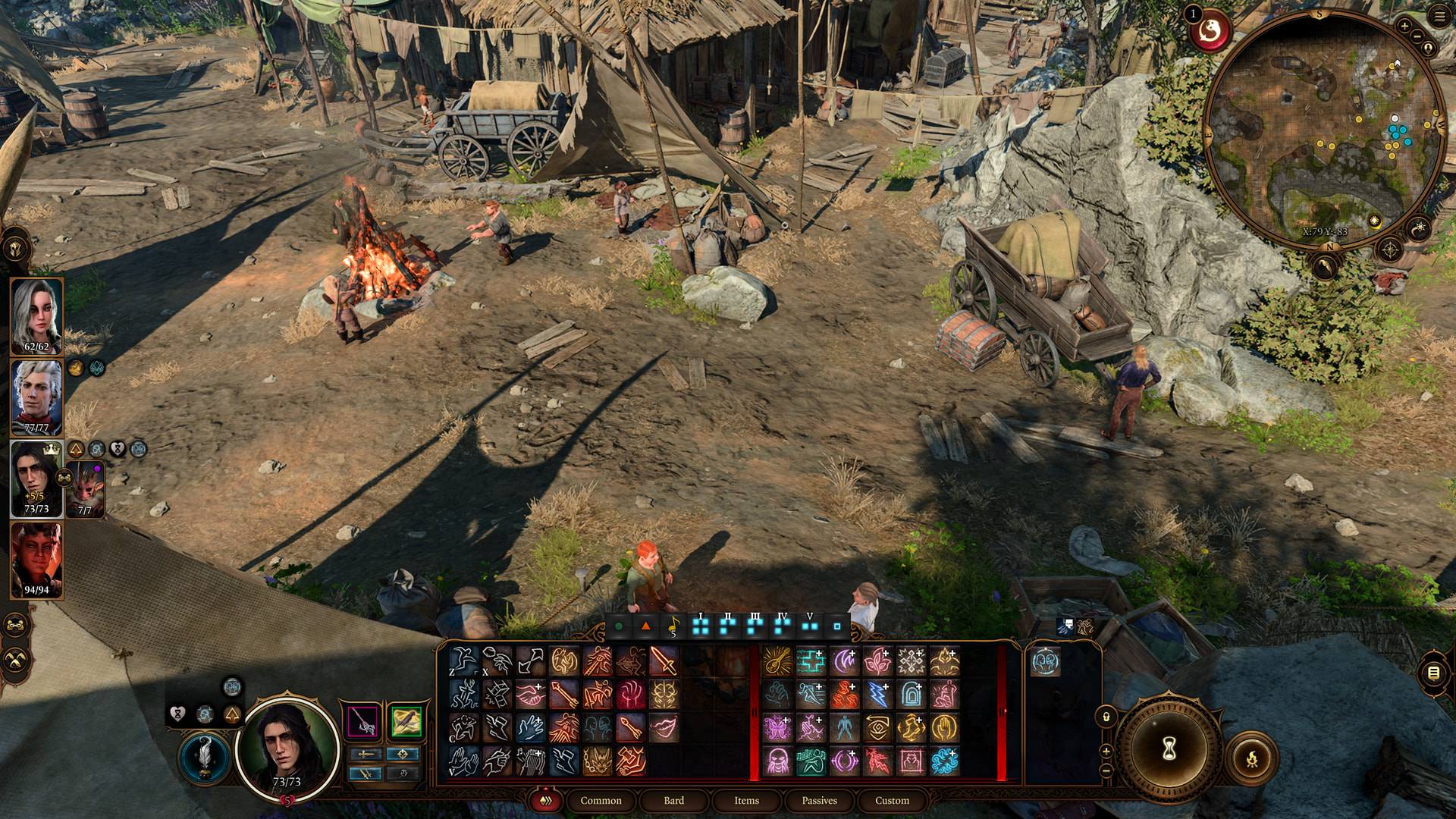The image size is (1456, 819).
Task: Select the silver-haired woman party portrait
Action: point(36,315)
